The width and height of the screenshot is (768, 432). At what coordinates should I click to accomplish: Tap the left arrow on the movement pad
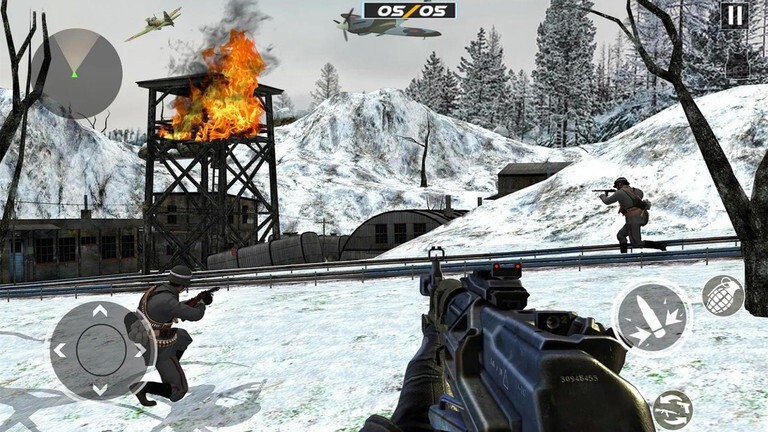pos(60,351)
